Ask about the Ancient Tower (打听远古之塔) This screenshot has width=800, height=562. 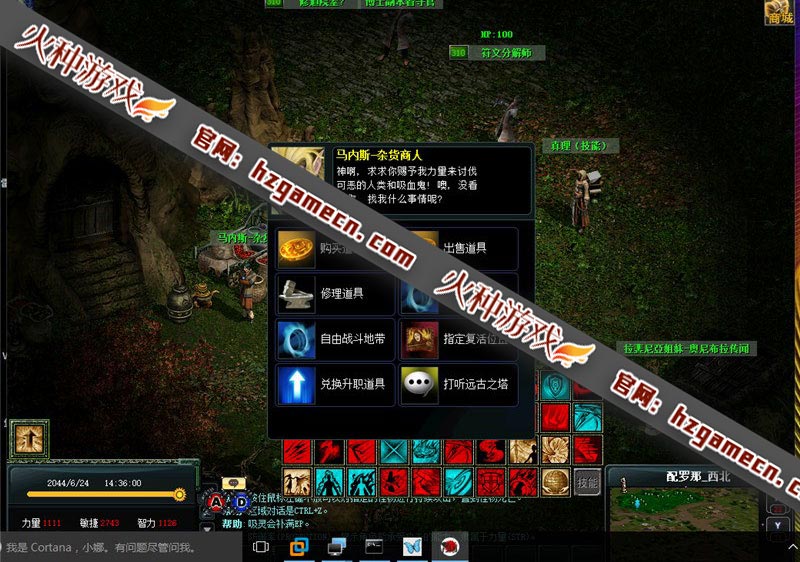458,385
